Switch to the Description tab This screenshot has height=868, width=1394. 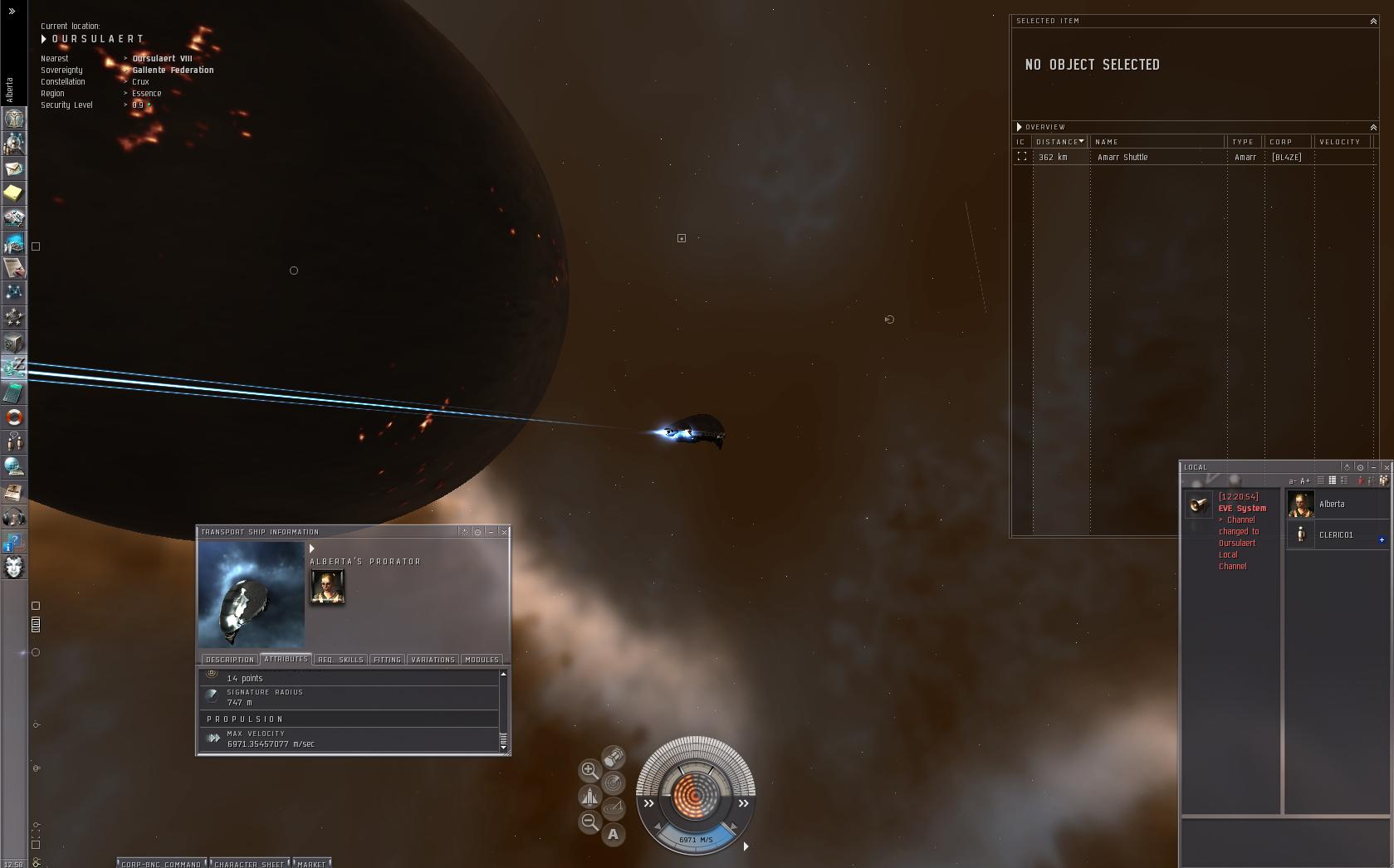pyautogui.click(x=230, y=660)
